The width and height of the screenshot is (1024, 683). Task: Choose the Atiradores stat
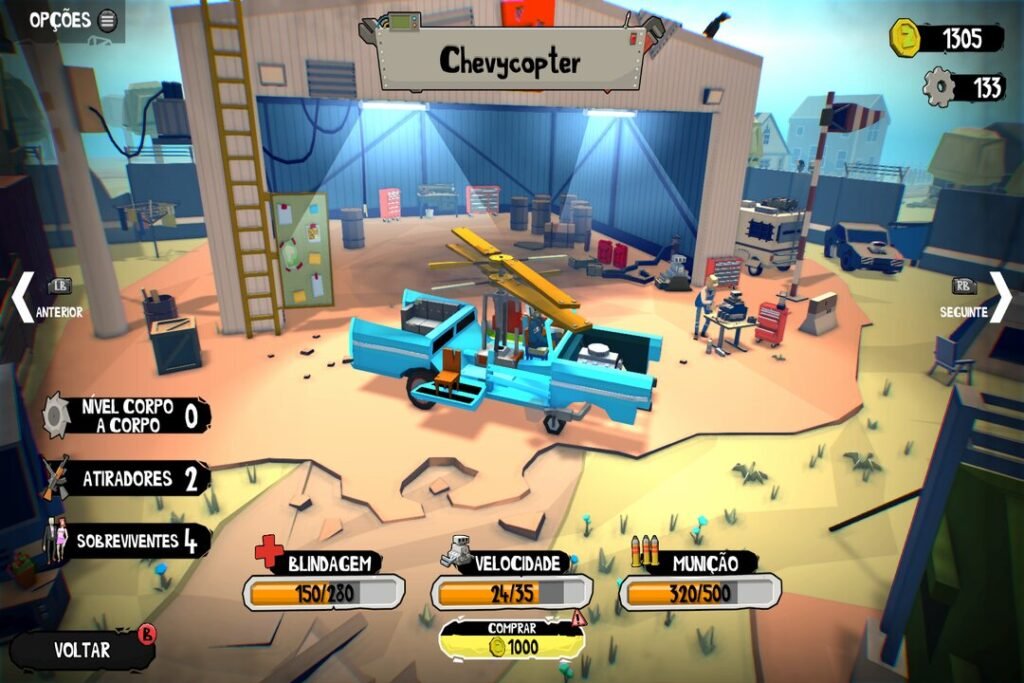point(127,479)
